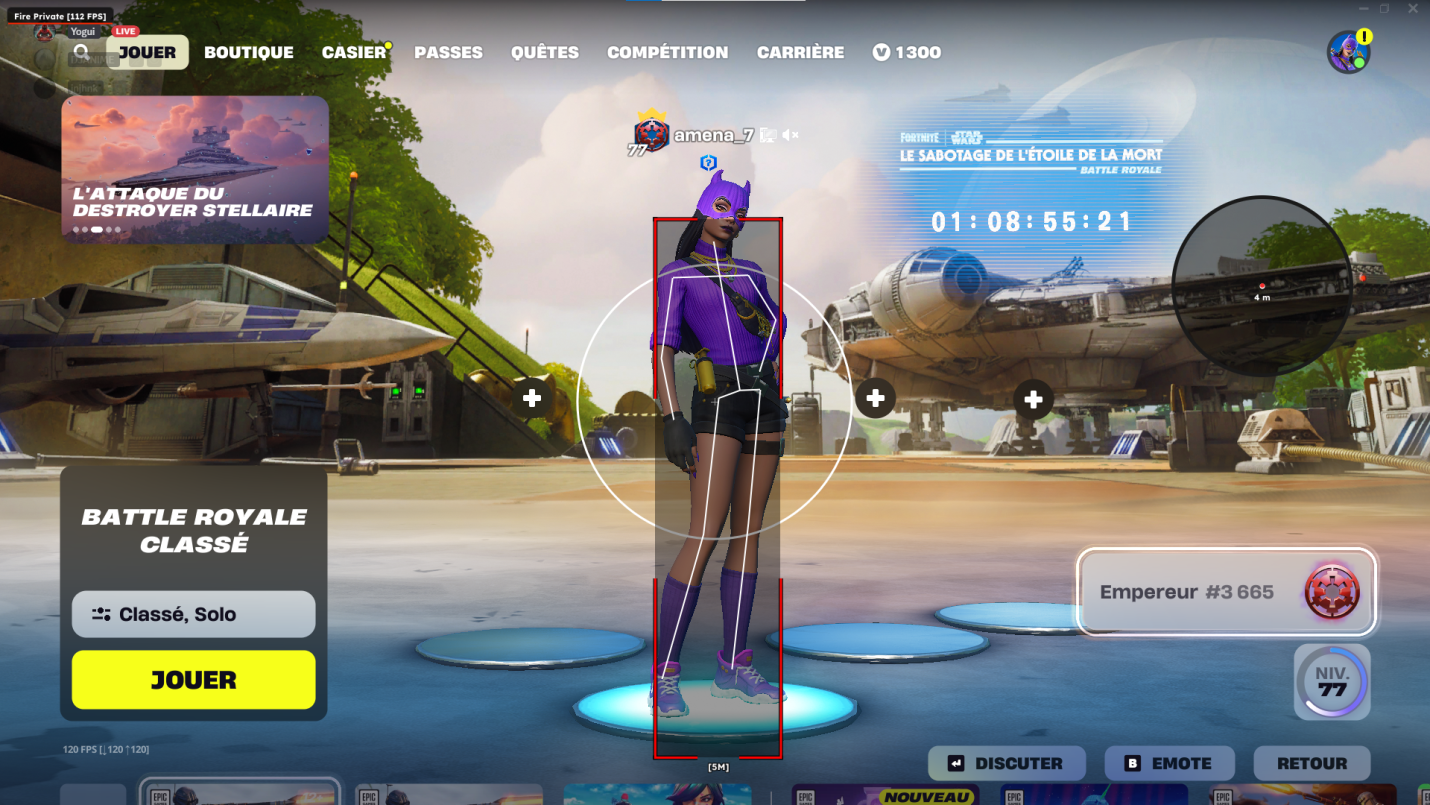Click the rank emblem next to amena_7
1430x805 pixels.
click(651, 131)
